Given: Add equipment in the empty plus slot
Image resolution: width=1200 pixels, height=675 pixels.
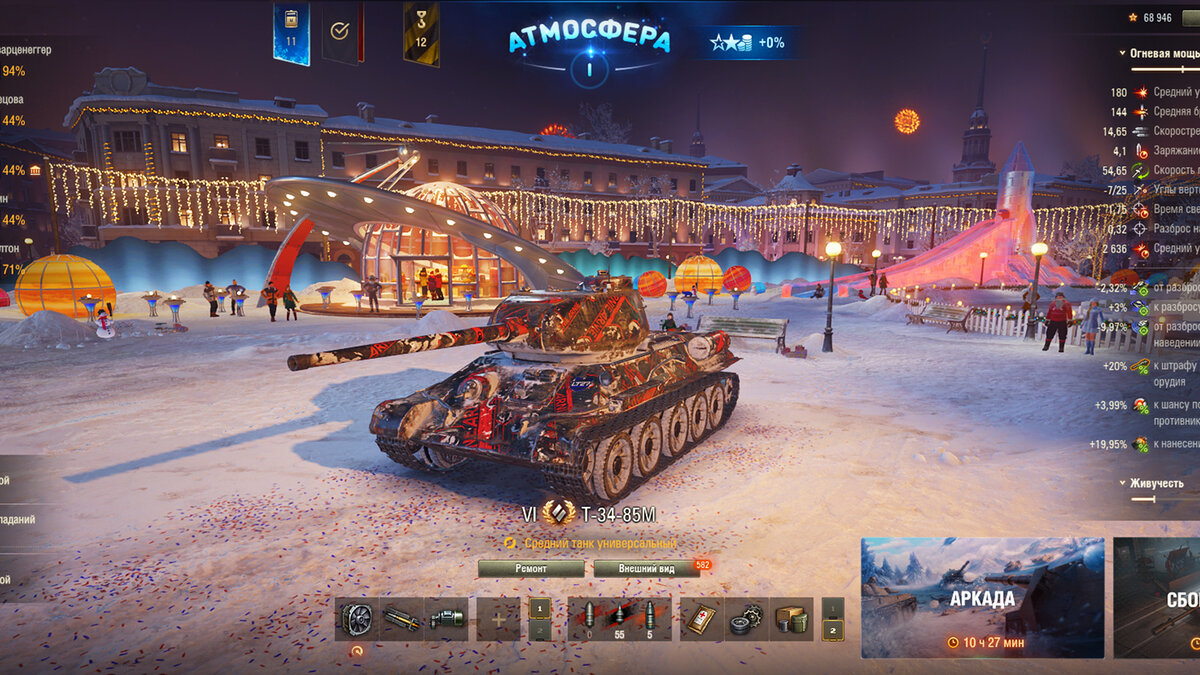Looking at the screenshot, I should coord(498,619).
